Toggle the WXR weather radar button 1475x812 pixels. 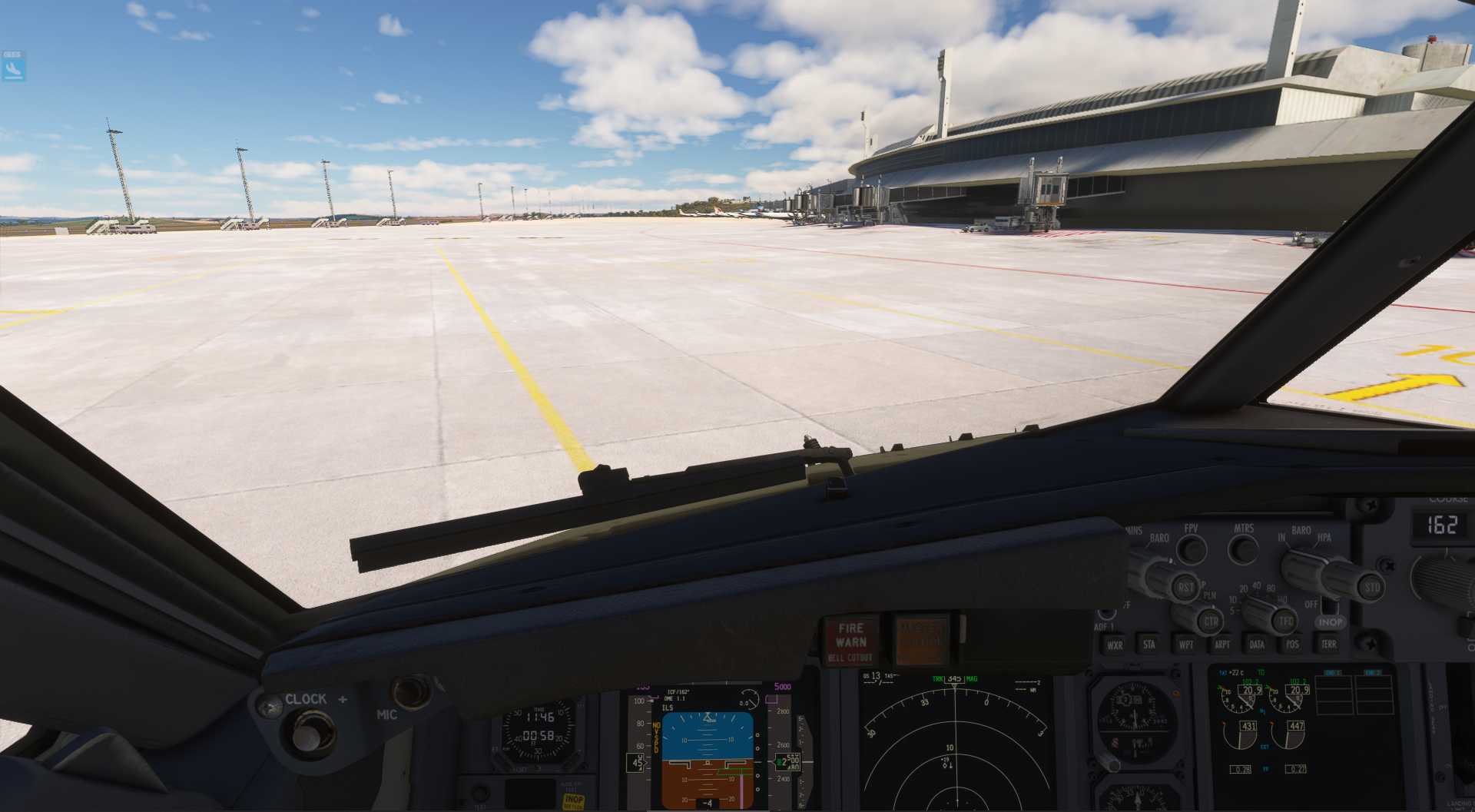(x=1115, y=646)
